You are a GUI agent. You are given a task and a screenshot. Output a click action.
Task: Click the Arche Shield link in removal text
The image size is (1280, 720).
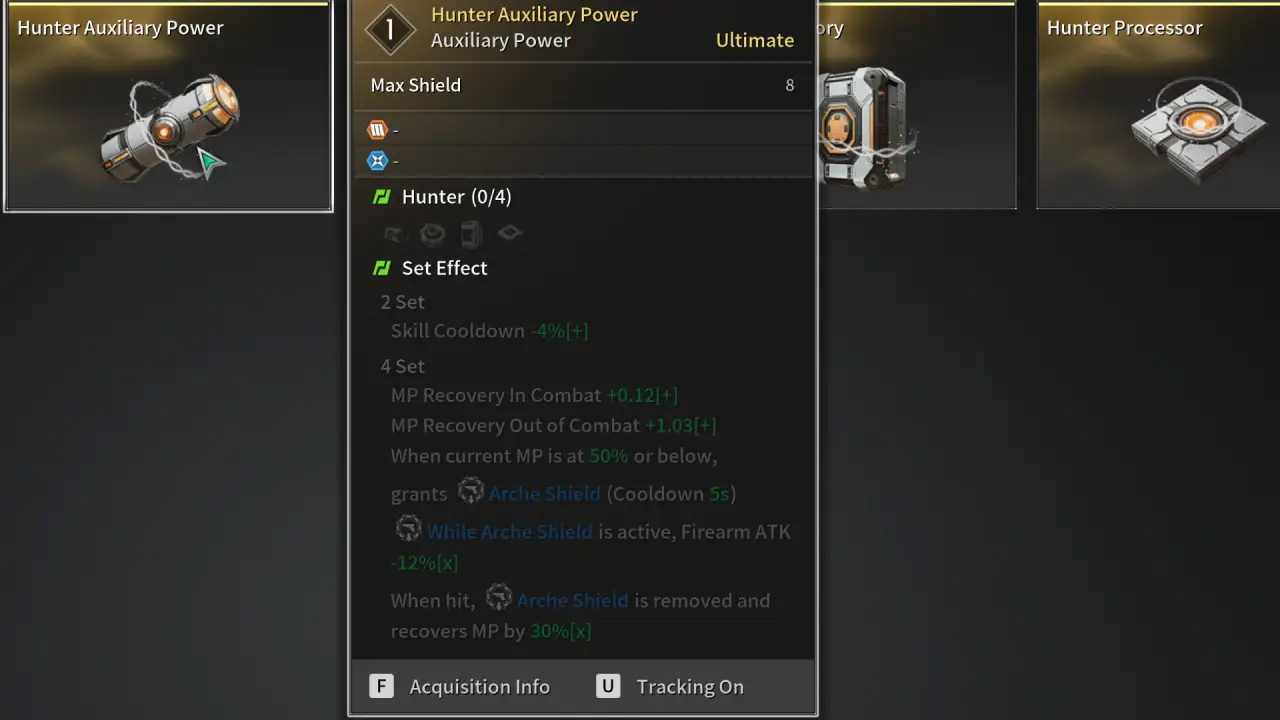coord(572,600)
